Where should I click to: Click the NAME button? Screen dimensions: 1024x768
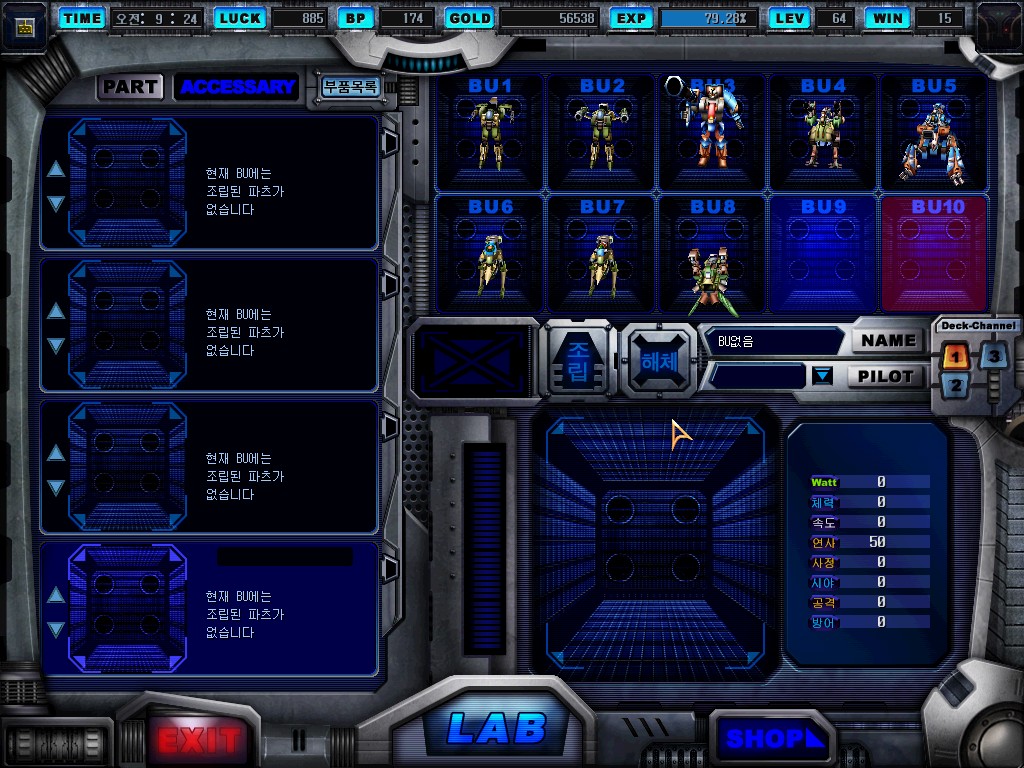click(x=888, y=341)
